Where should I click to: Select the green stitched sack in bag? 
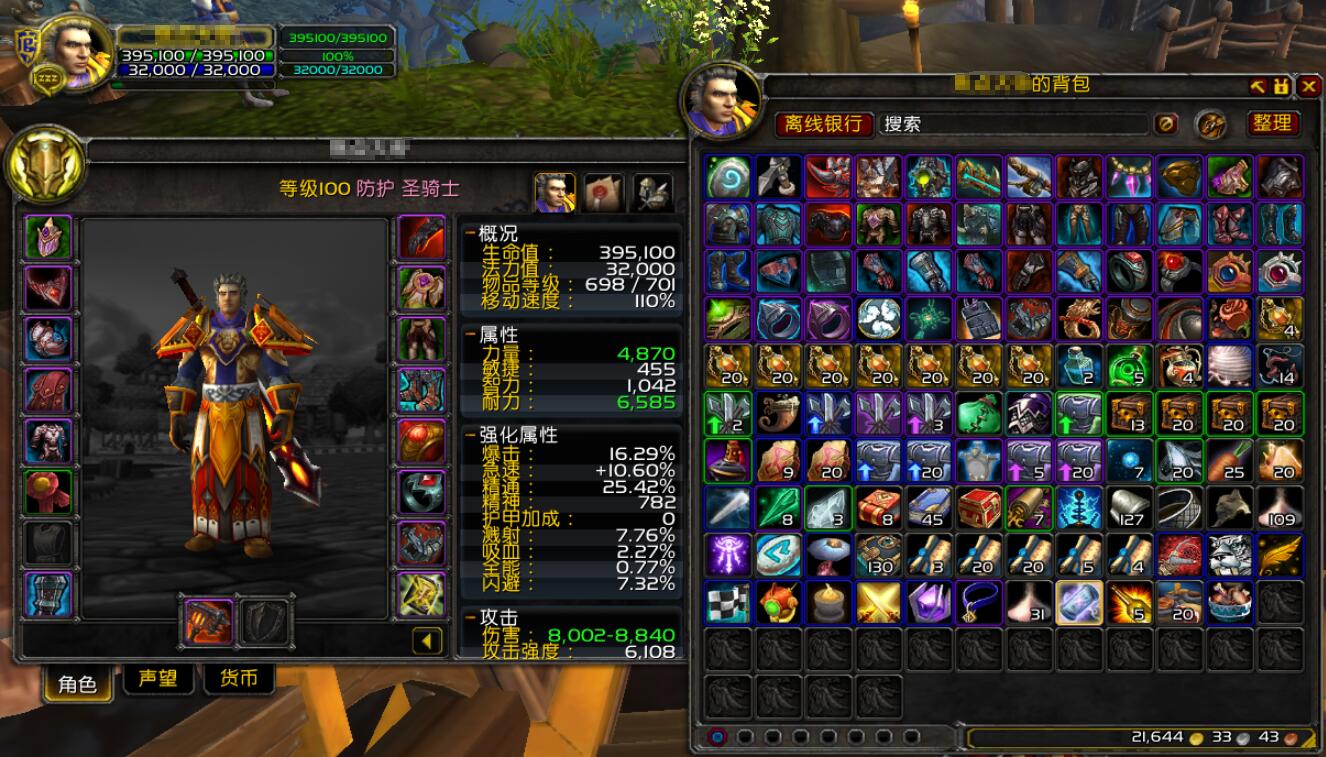coord(979,412)
